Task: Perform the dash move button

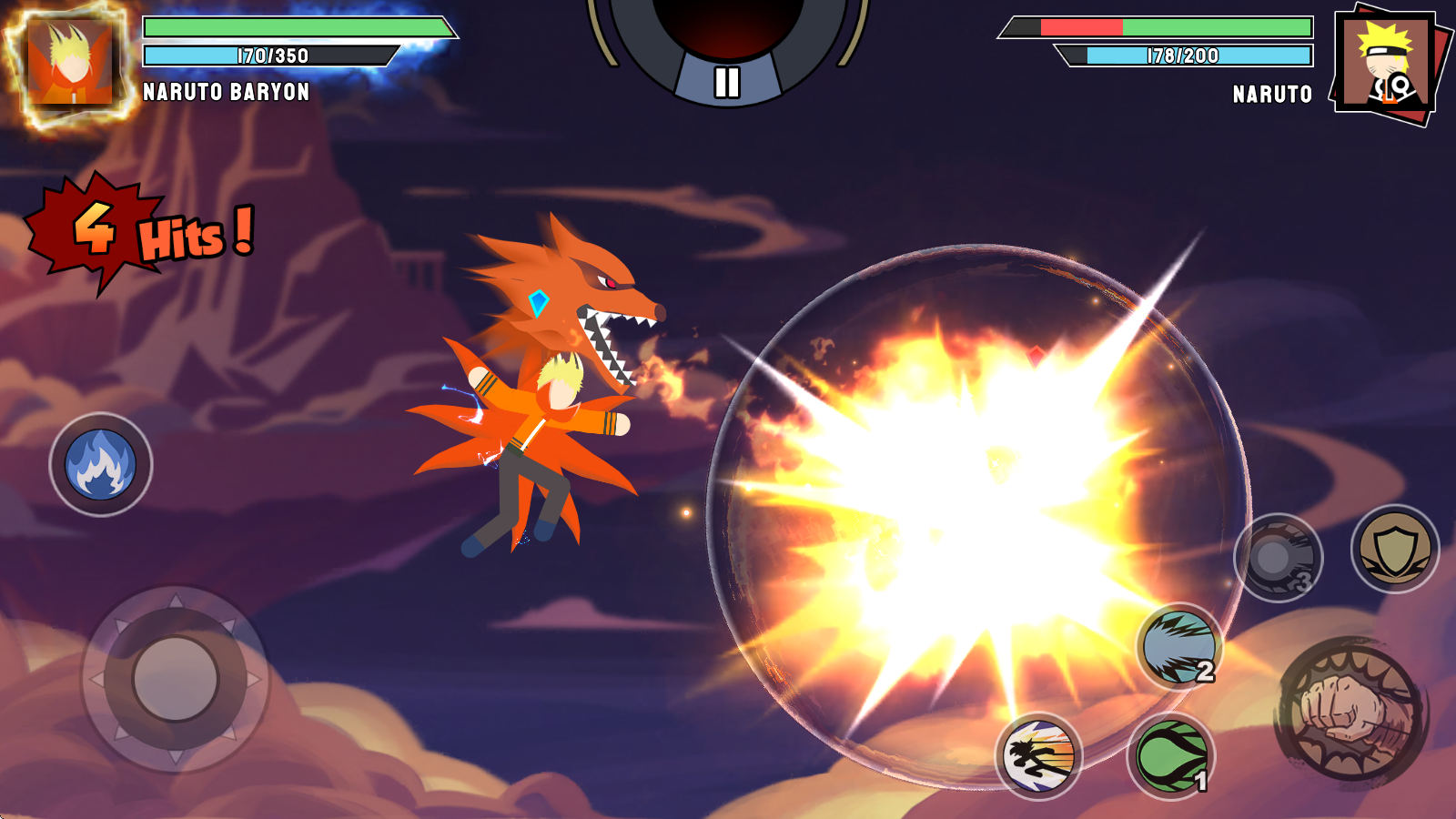Action: pyautogui.click(x=1038, y=755)
